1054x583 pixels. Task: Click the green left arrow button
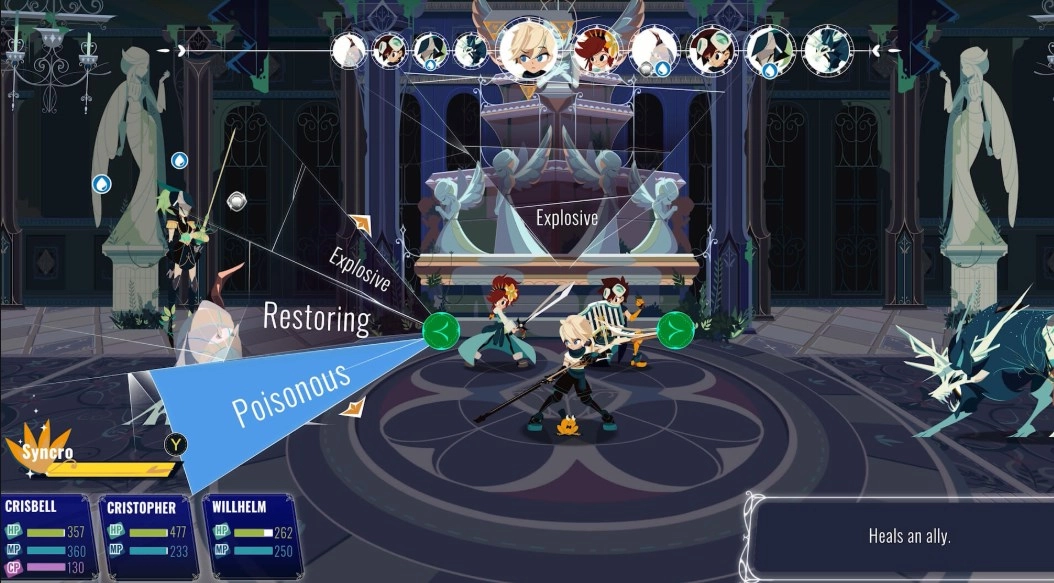pyautogui.click(x=440, y=329)
